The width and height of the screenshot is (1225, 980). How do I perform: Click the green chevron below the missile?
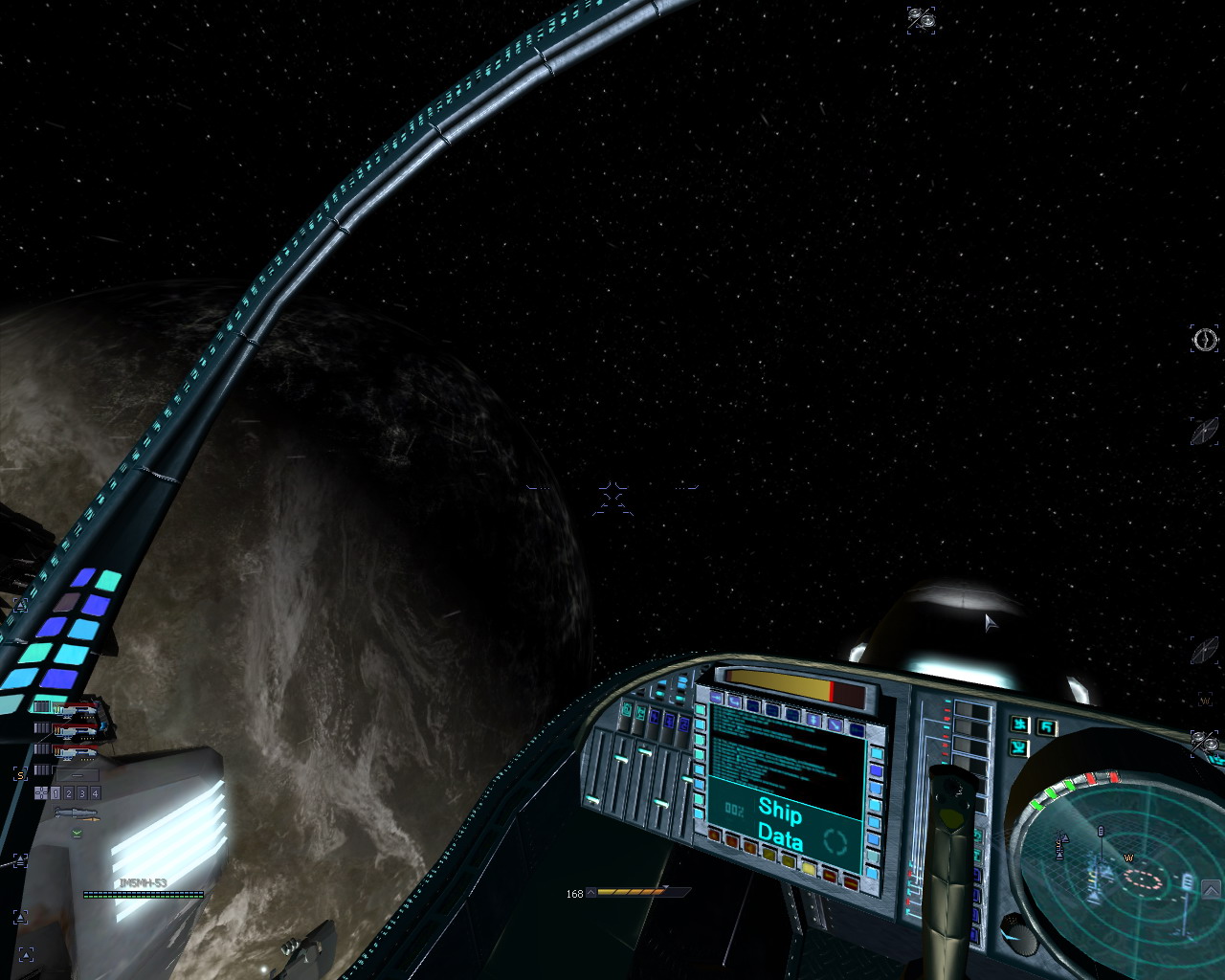click(77, 833)
